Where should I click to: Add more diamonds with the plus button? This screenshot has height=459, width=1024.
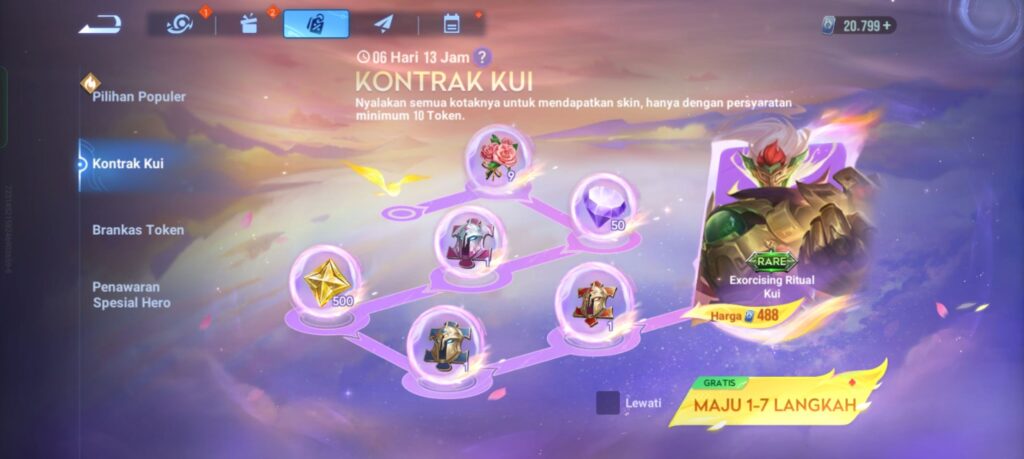point(889,25)
